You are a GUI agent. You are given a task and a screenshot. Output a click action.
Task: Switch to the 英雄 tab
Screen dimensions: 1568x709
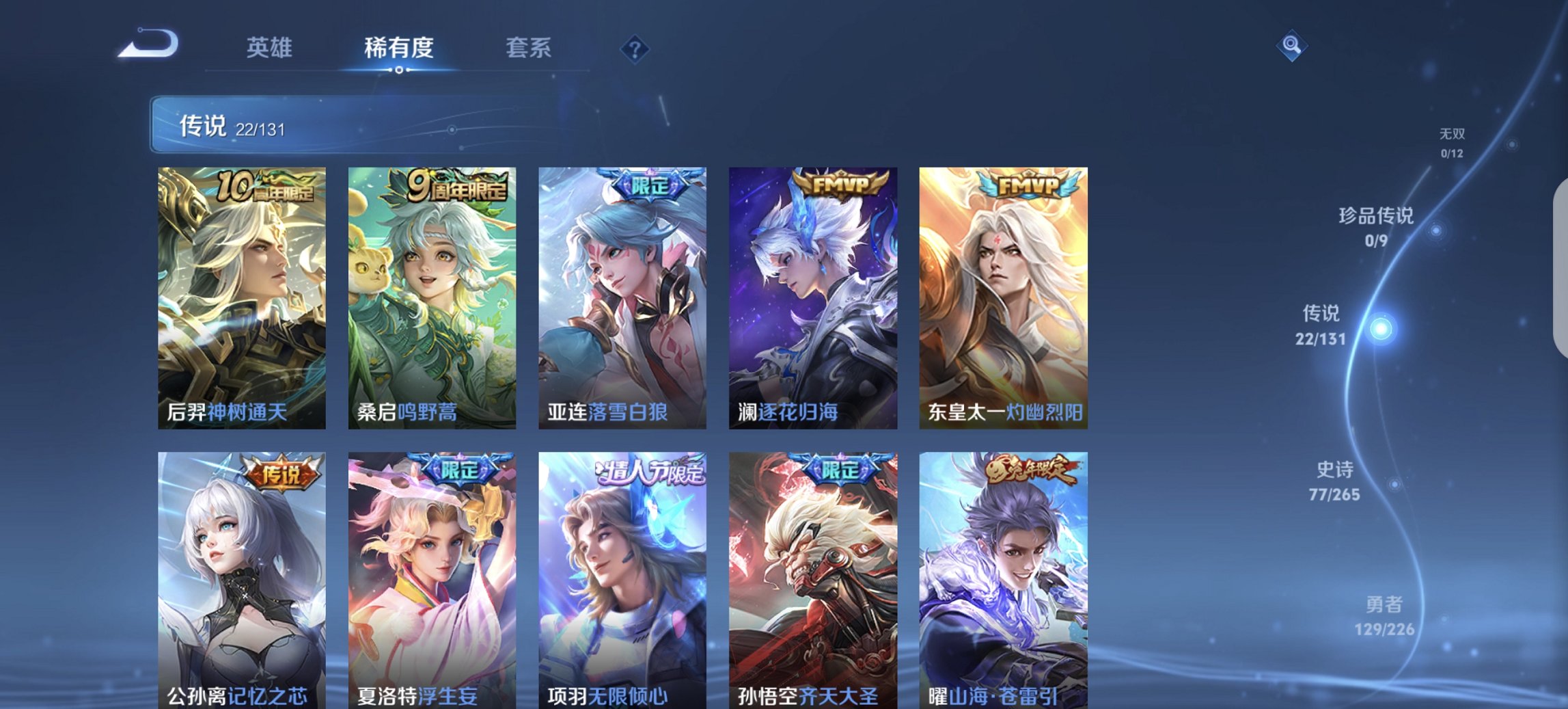point(271,48)
